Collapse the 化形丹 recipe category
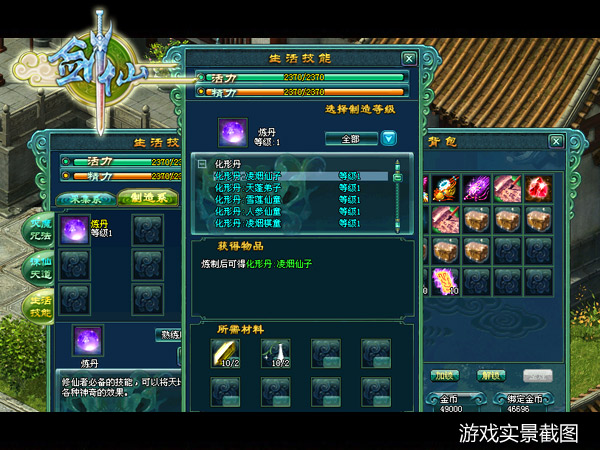 (202, 163)
